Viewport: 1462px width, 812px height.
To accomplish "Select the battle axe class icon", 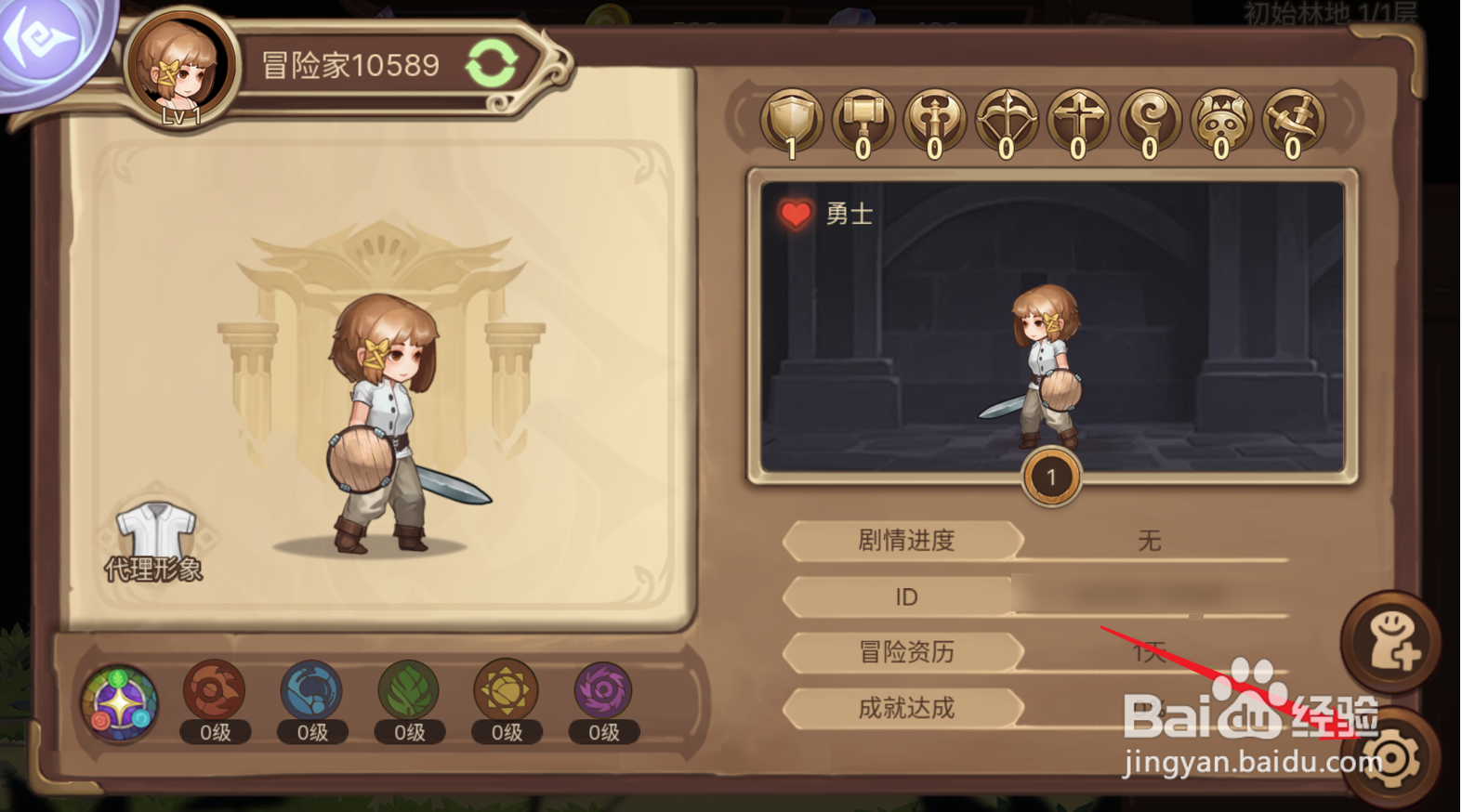I will tap(935, 119).
